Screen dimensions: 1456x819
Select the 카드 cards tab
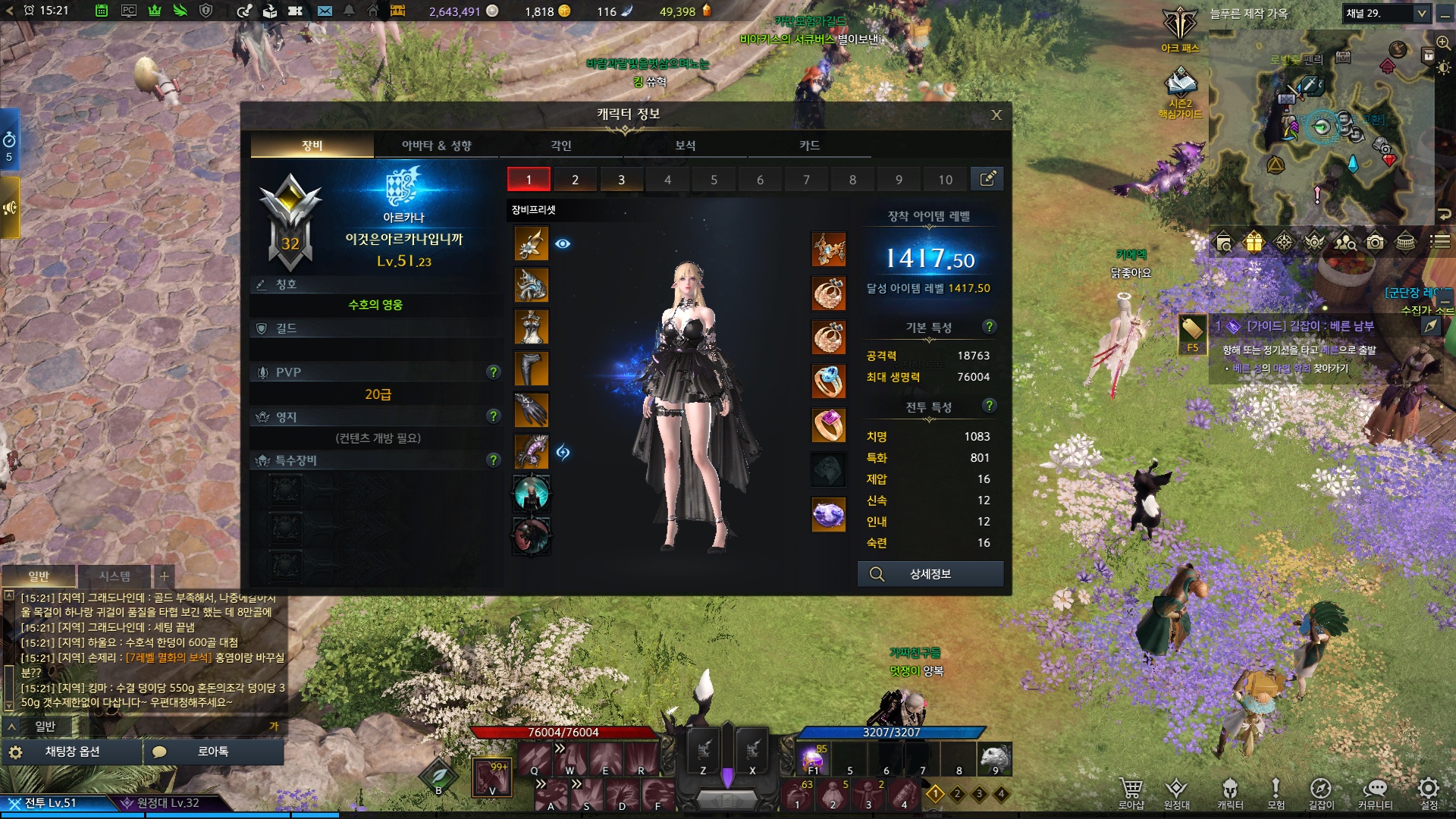tap(809, 146)
